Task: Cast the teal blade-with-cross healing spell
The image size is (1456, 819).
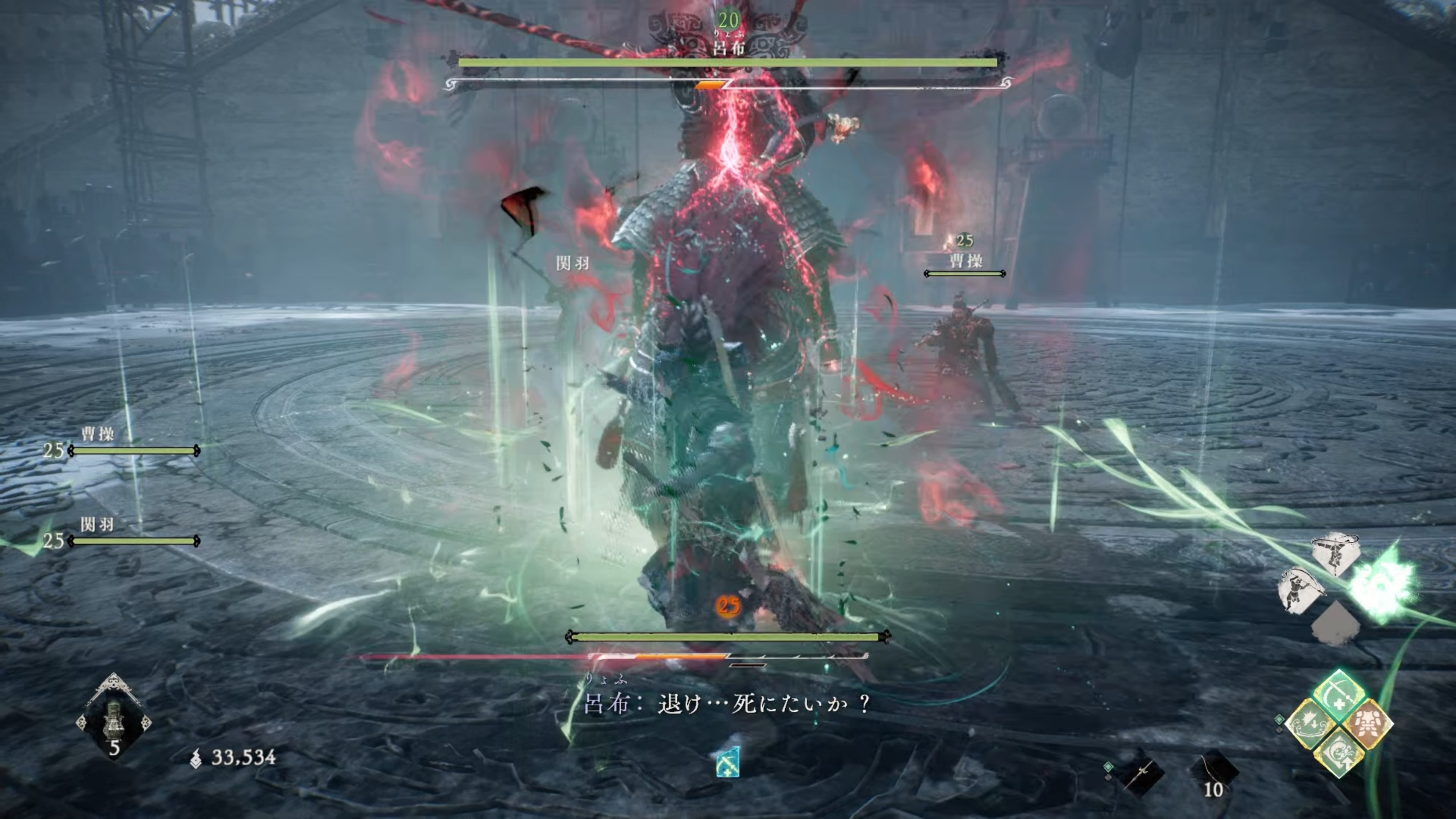Action: click(x=1339, y=697)
